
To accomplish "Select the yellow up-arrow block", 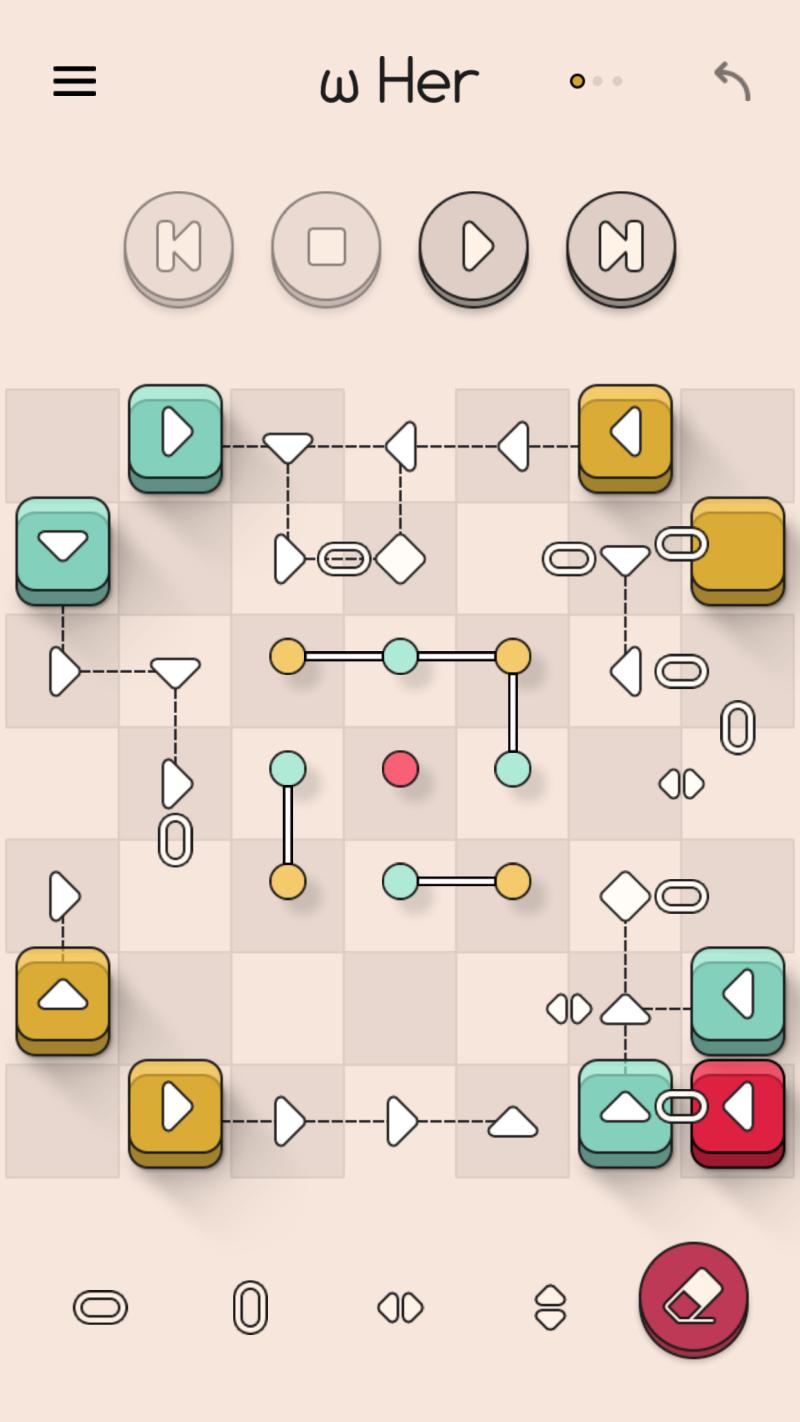I will [63, 996].
